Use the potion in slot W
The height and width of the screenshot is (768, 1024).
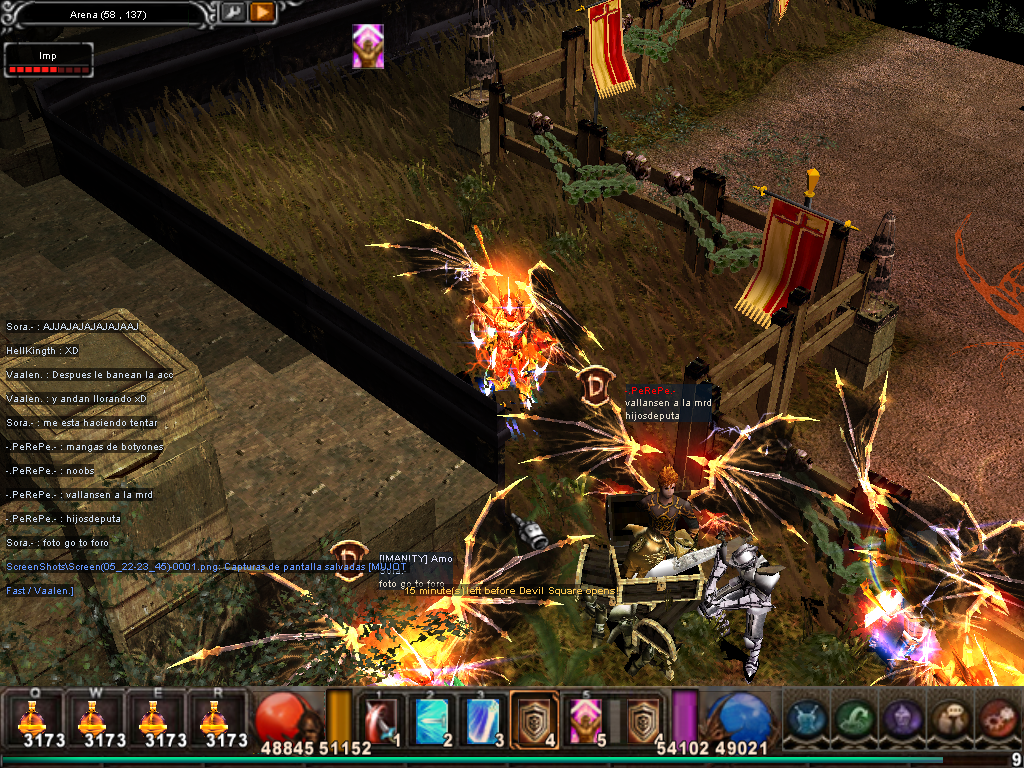click(91, 717)
